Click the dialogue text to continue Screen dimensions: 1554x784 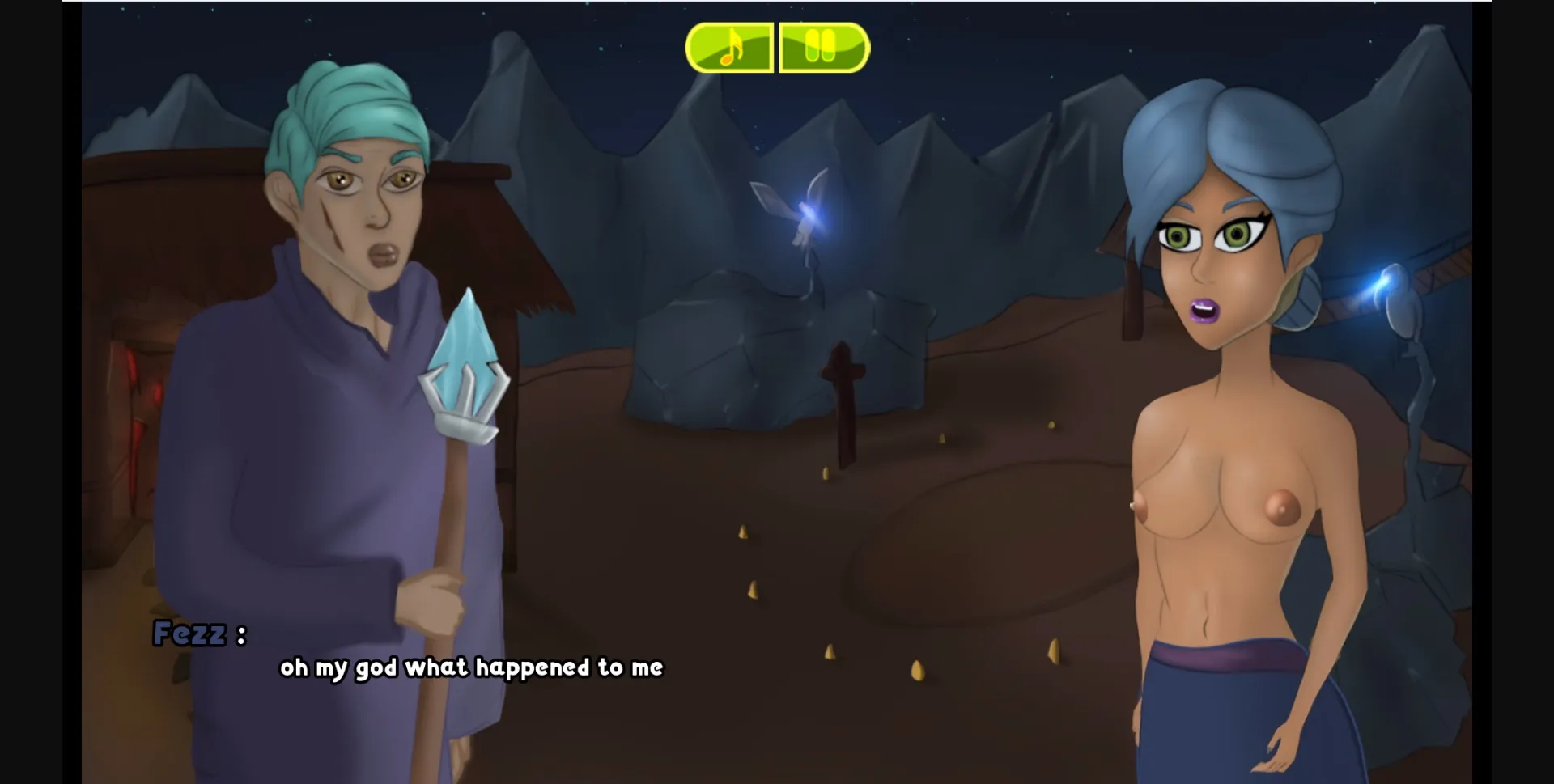[472, 668]
